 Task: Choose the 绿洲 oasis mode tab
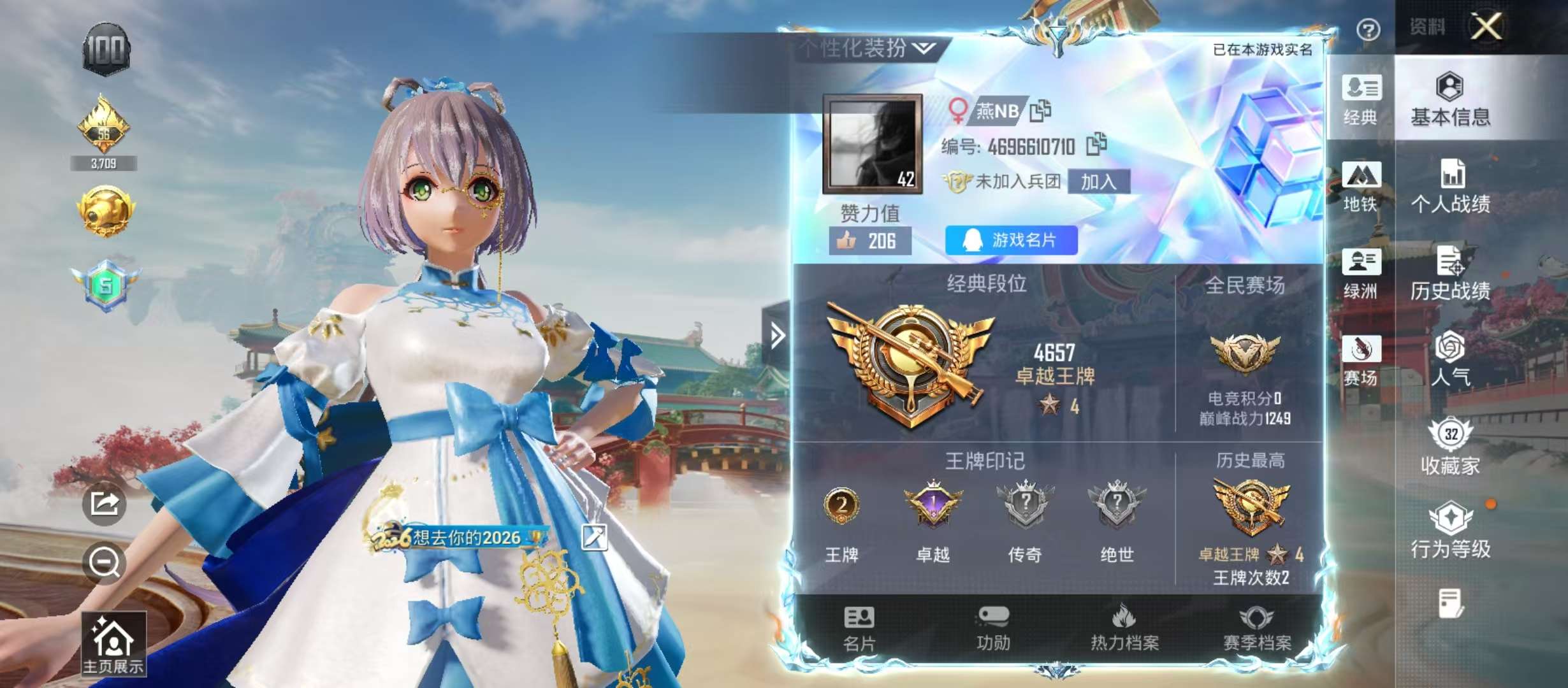coord(1361,273)
